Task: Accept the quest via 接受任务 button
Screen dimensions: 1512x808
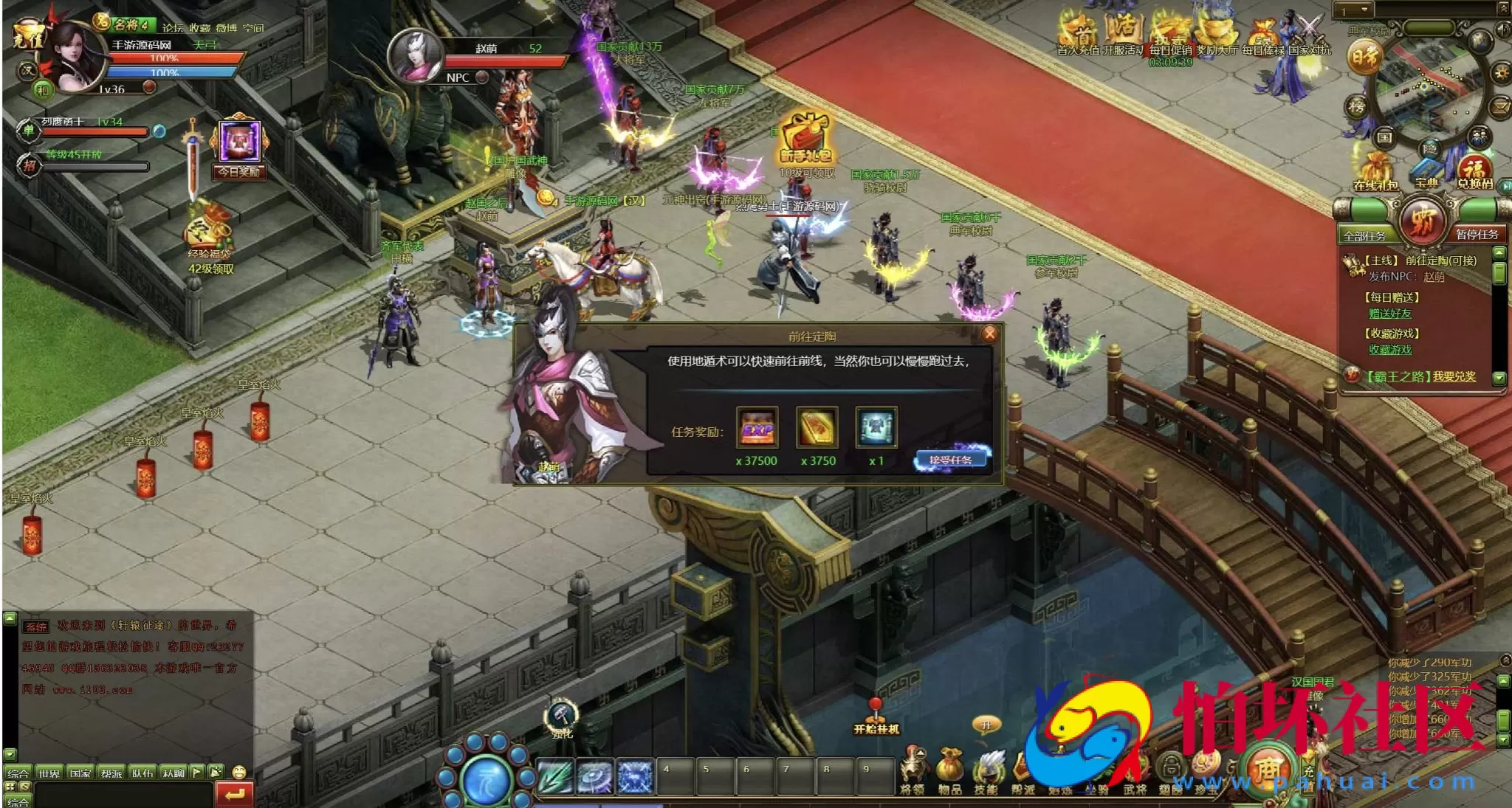Action: point(951,460)
